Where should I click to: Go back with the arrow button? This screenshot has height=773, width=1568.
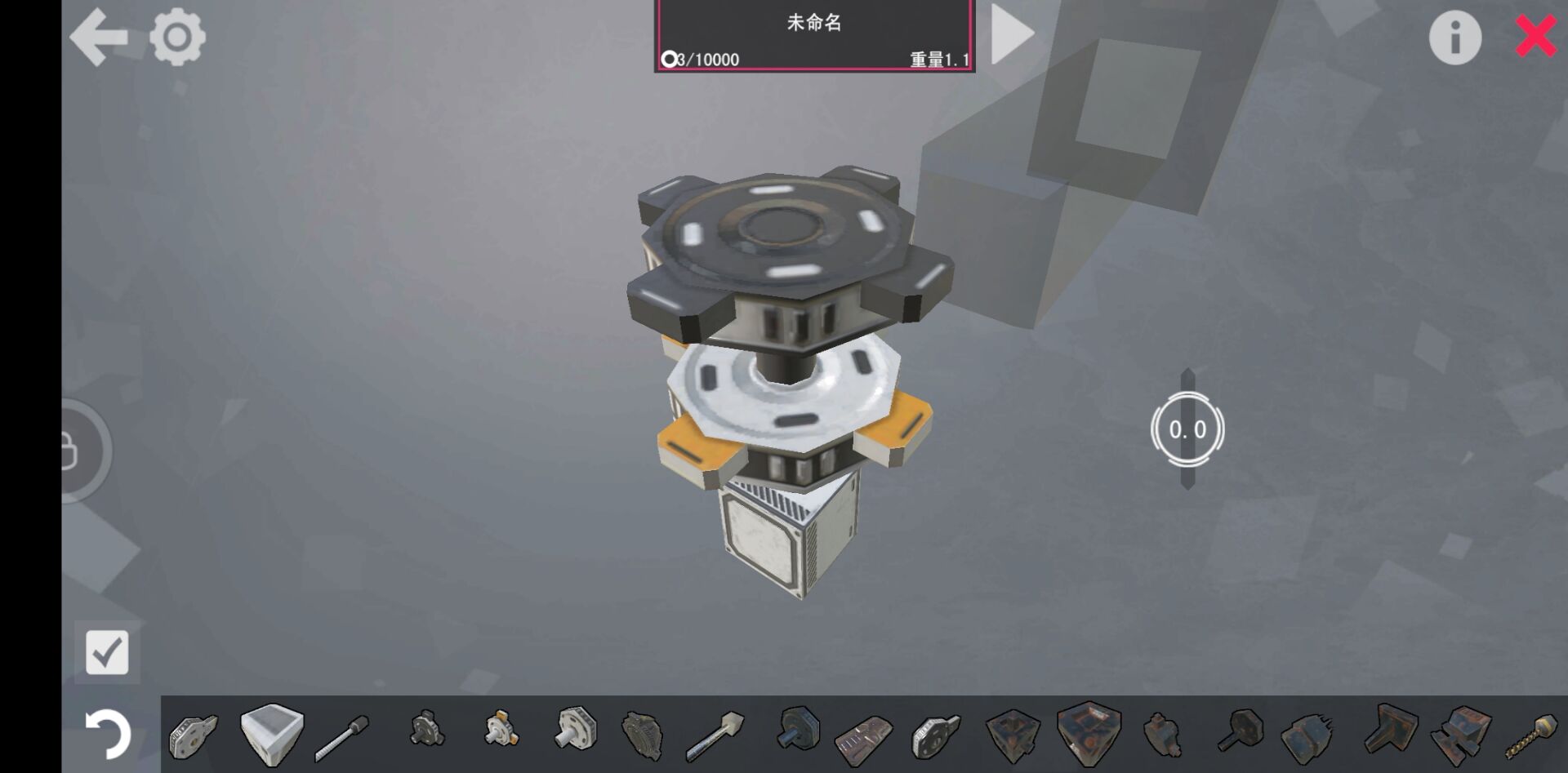tap(99, 37)
